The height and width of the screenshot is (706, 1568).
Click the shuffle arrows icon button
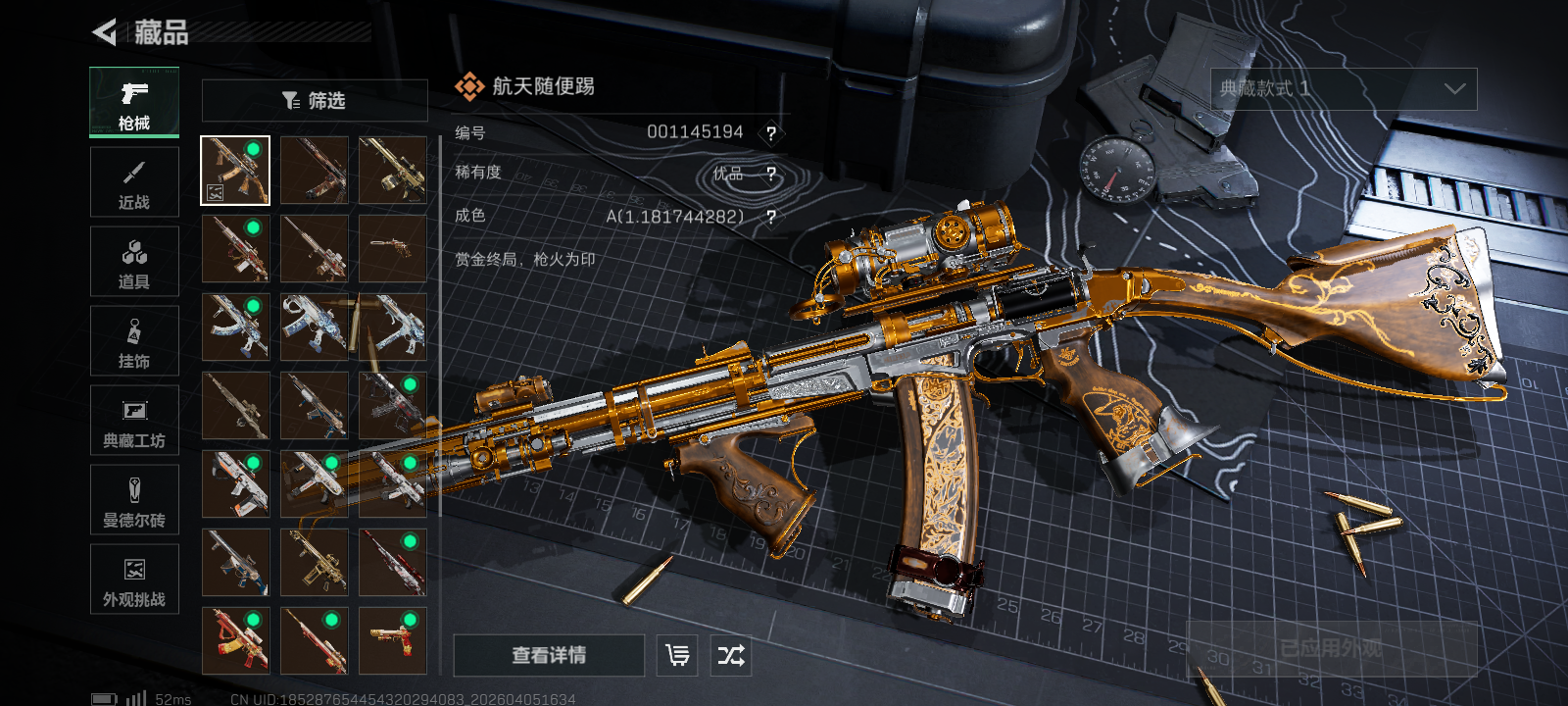pyautogui.click(x=731, y=655)
